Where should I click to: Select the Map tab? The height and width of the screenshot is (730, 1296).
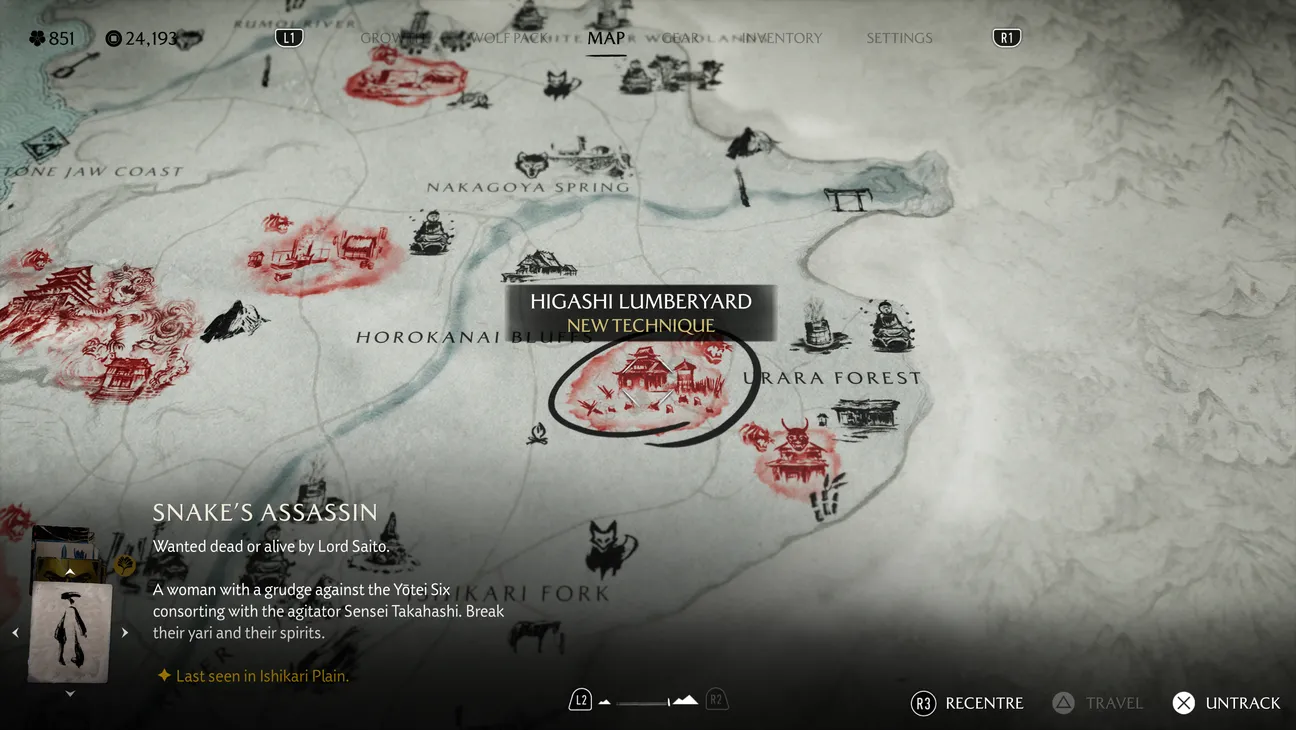coord(606,38)
